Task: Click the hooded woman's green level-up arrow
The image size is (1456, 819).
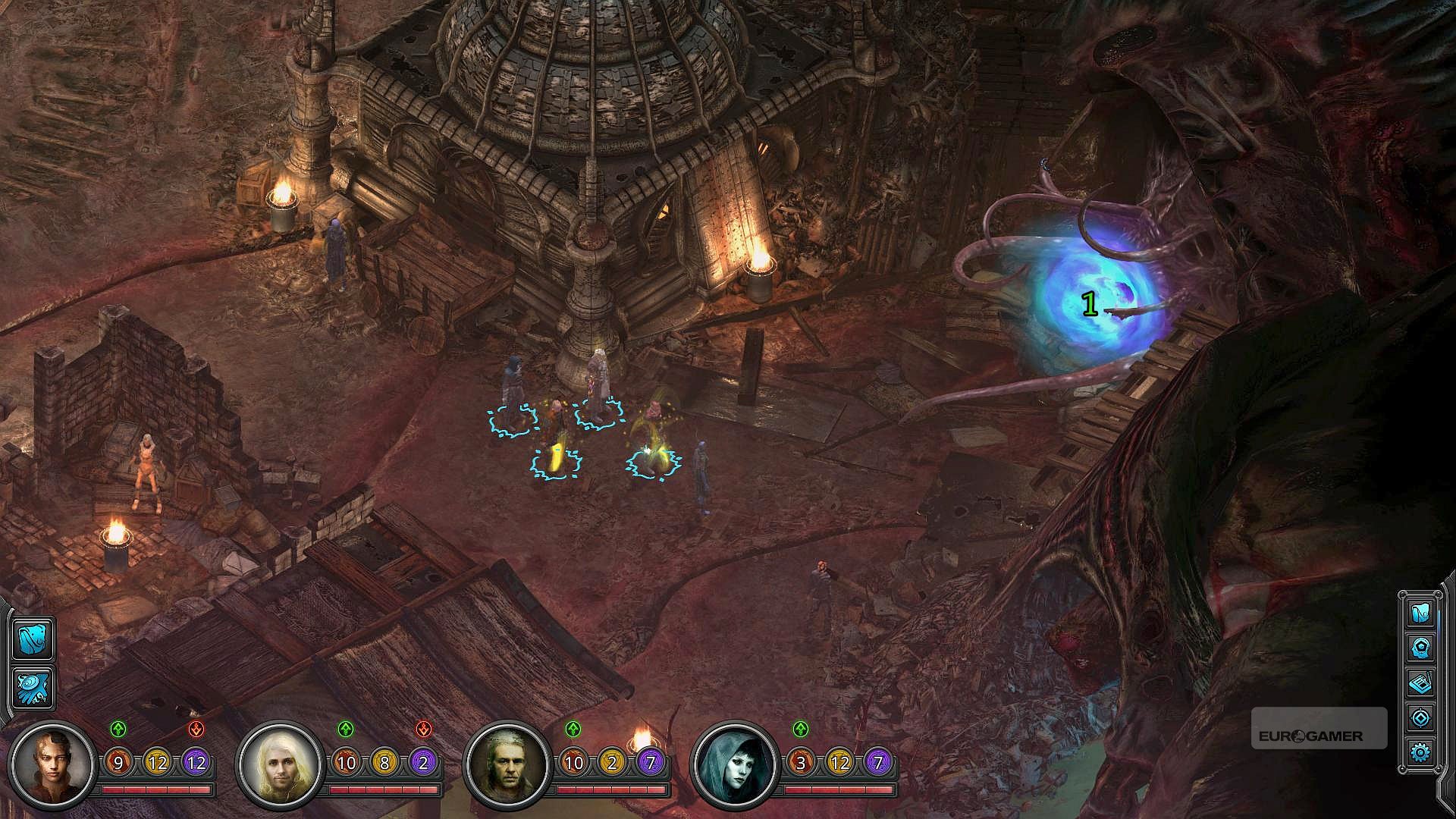Action: 801,730
